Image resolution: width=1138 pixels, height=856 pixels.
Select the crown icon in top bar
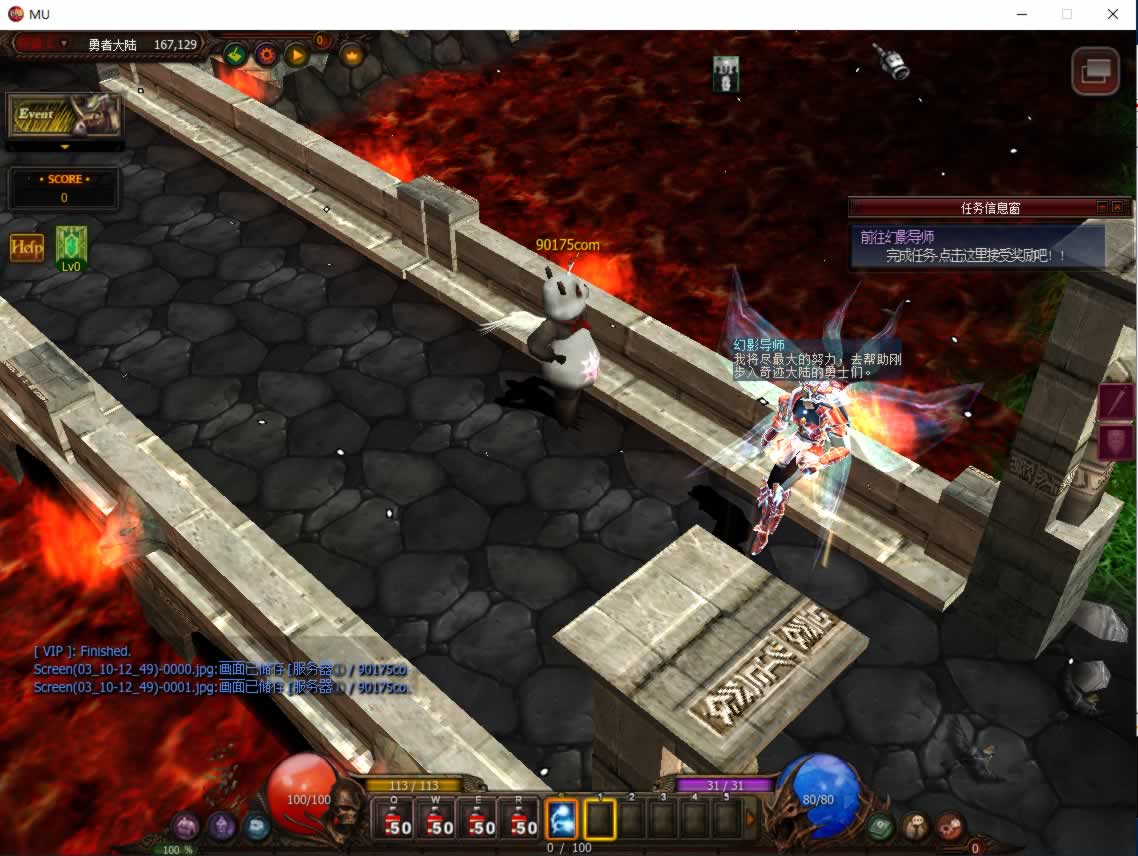tap(352, 54)
